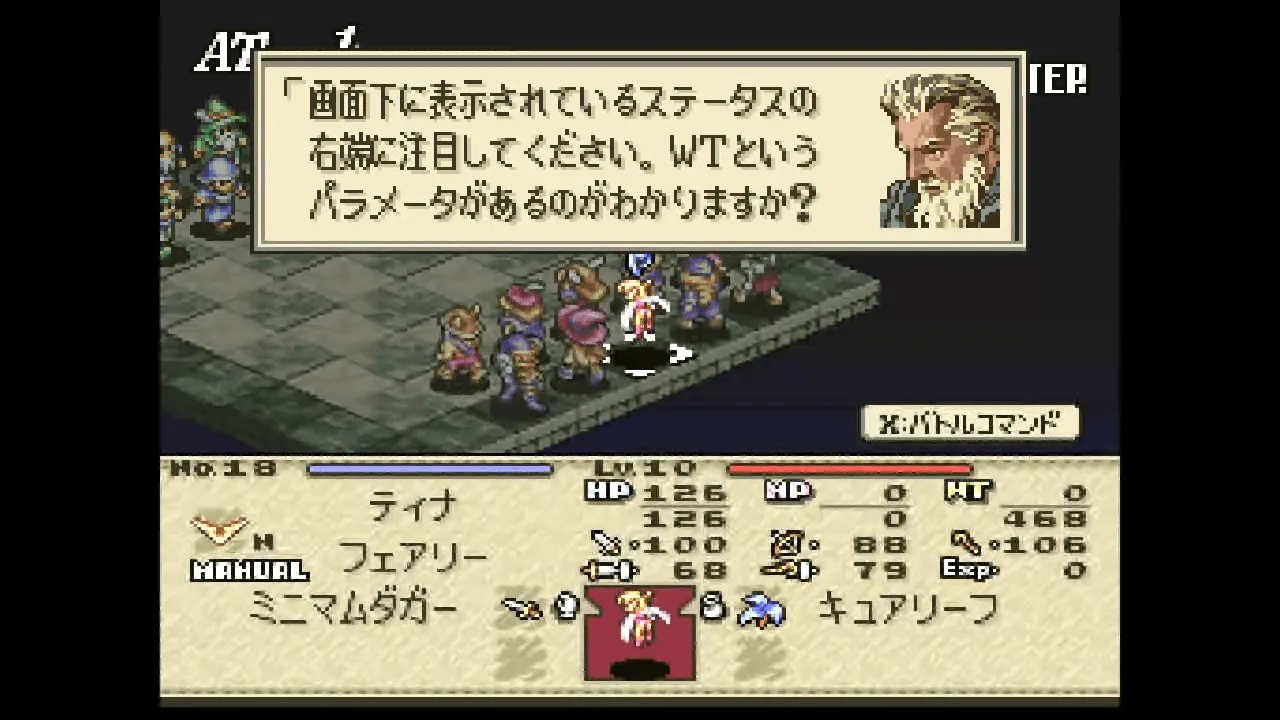This screenshot has height=720, width=1280.
Task: Click the stylized MP label icon
Action: (x=790, y=489)
